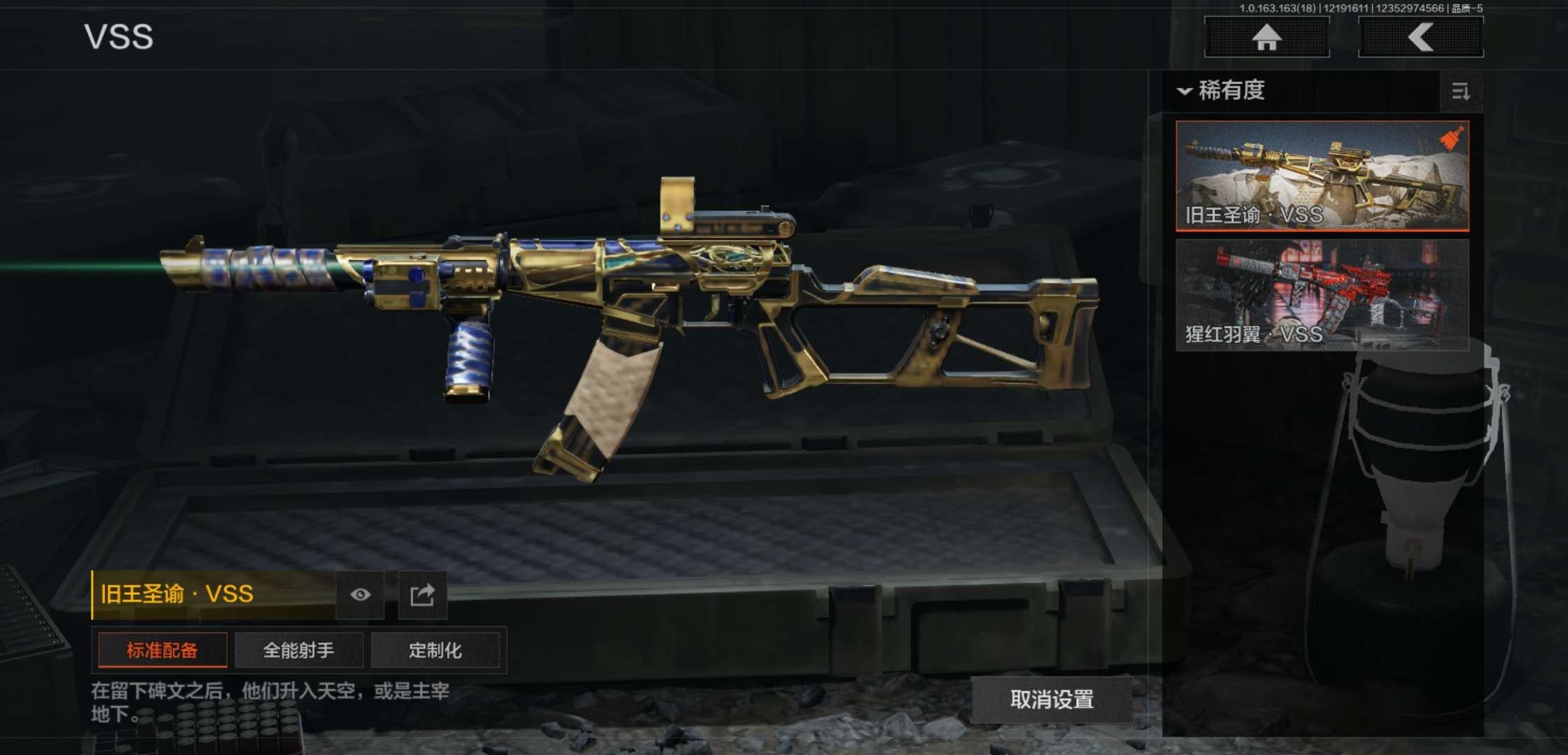Share the weapon skin
Viewport: 1568px width, 755px height.
coord(422,595)
